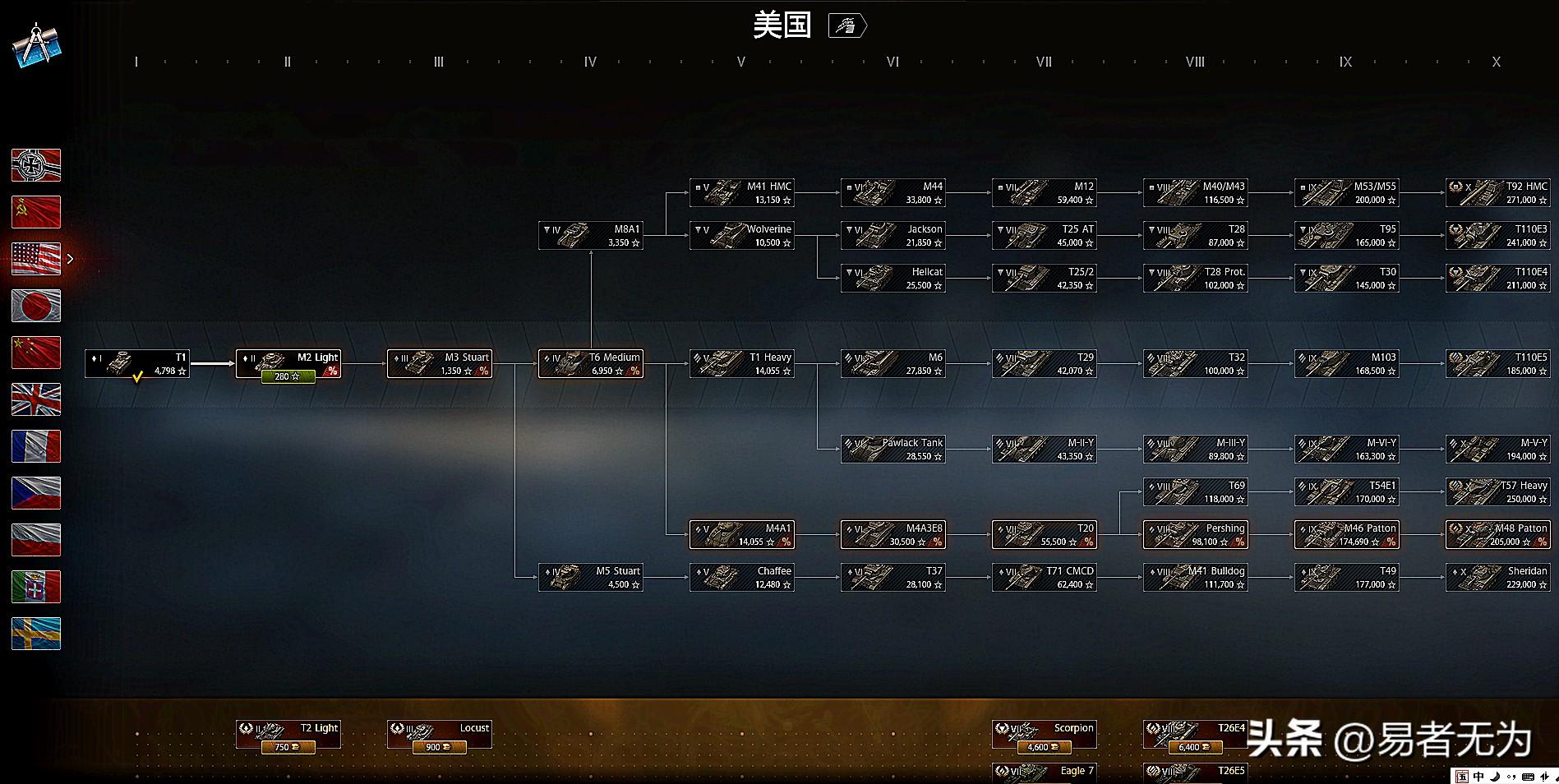This screenshot has width=1559, height=784.
Task: Switch to the Soviet Union tech tree
Action: (x=35, y=212)
